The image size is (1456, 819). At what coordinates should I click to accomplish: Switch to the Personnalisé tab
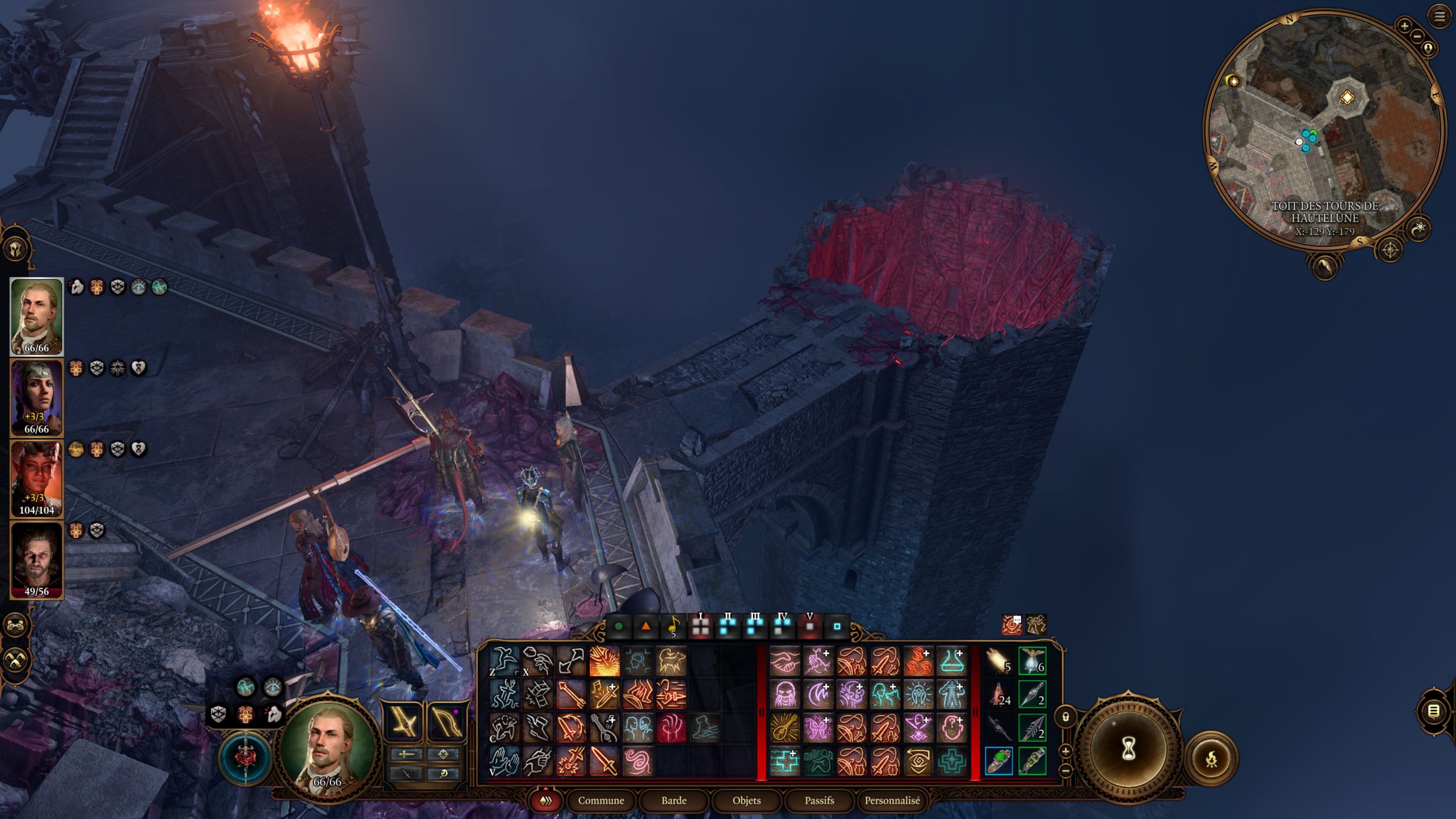[892, 800]
